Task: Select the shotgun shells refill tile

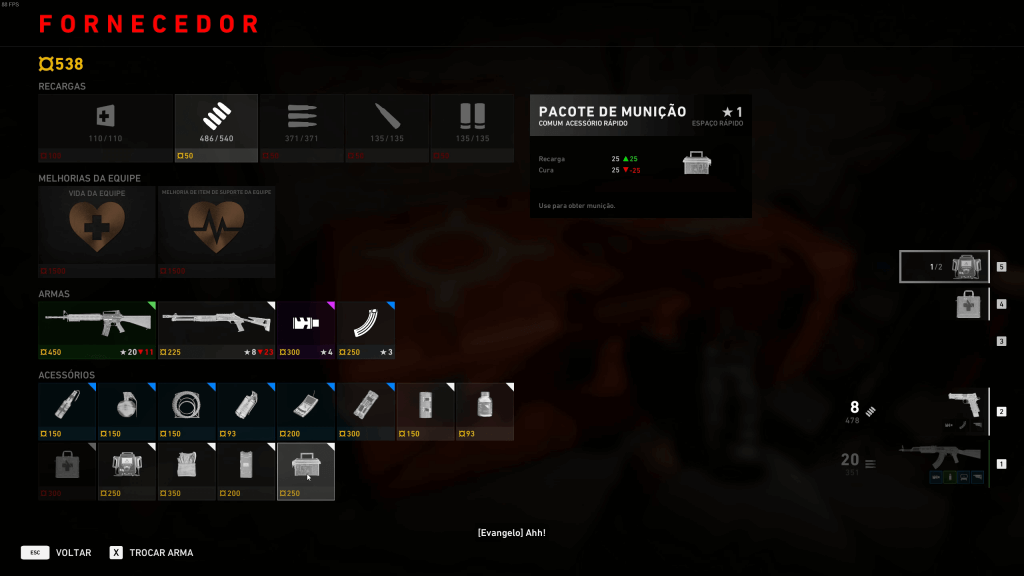Action: tap(472, 128)
